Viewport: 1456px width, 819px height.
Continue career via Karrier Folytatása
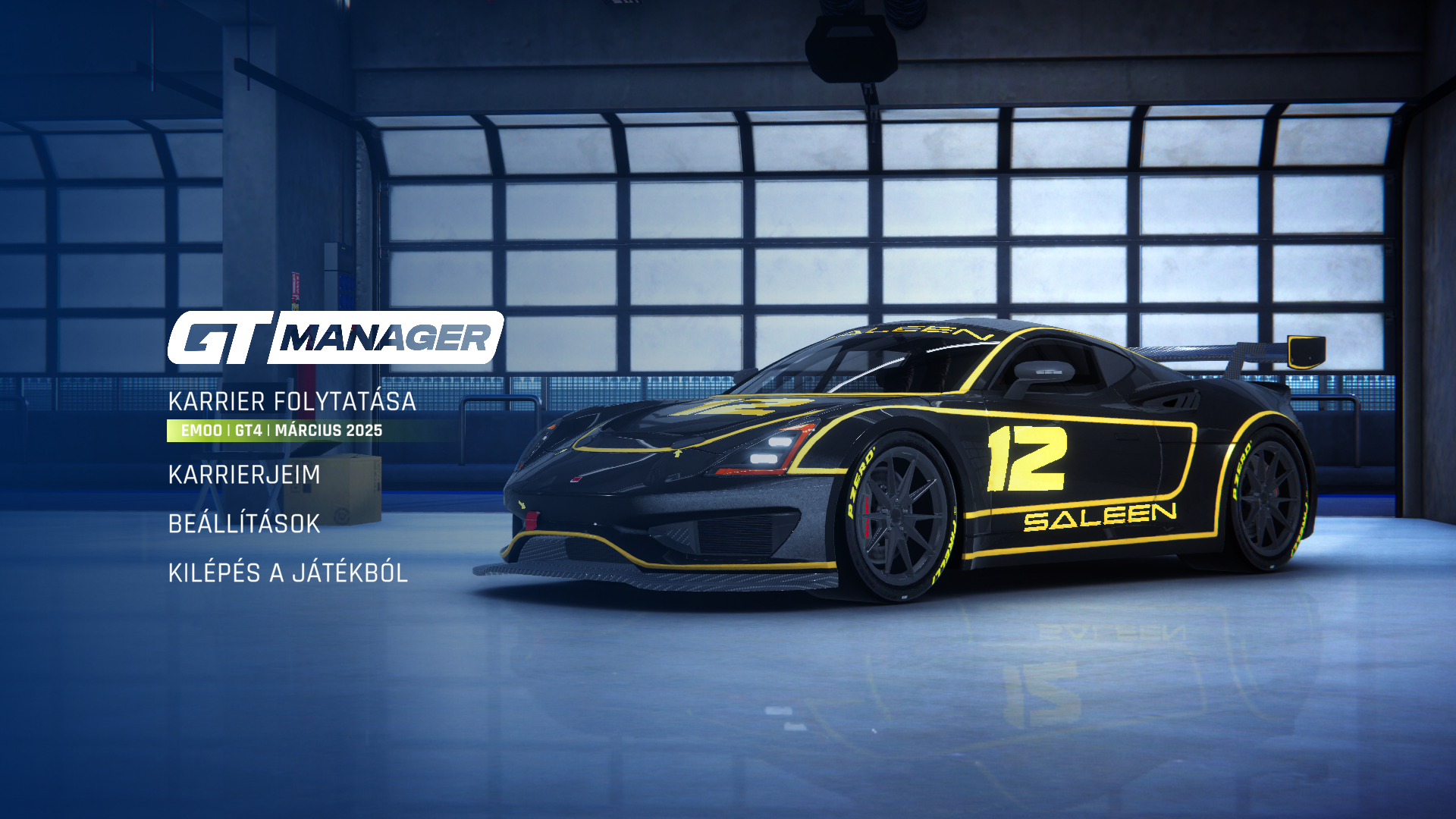292,402
